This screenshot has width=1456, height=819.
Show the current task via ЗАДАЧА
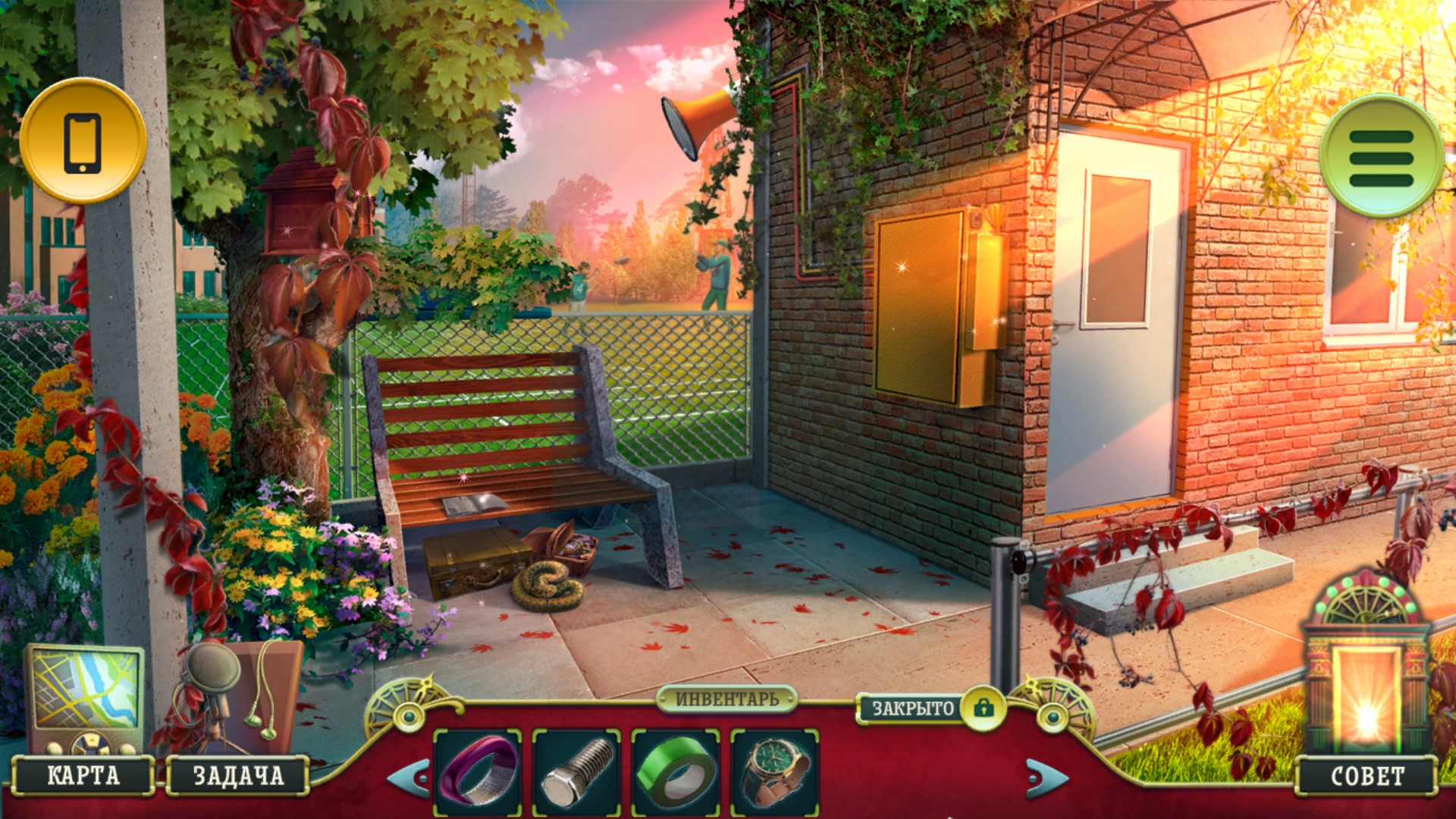(238, 775)
